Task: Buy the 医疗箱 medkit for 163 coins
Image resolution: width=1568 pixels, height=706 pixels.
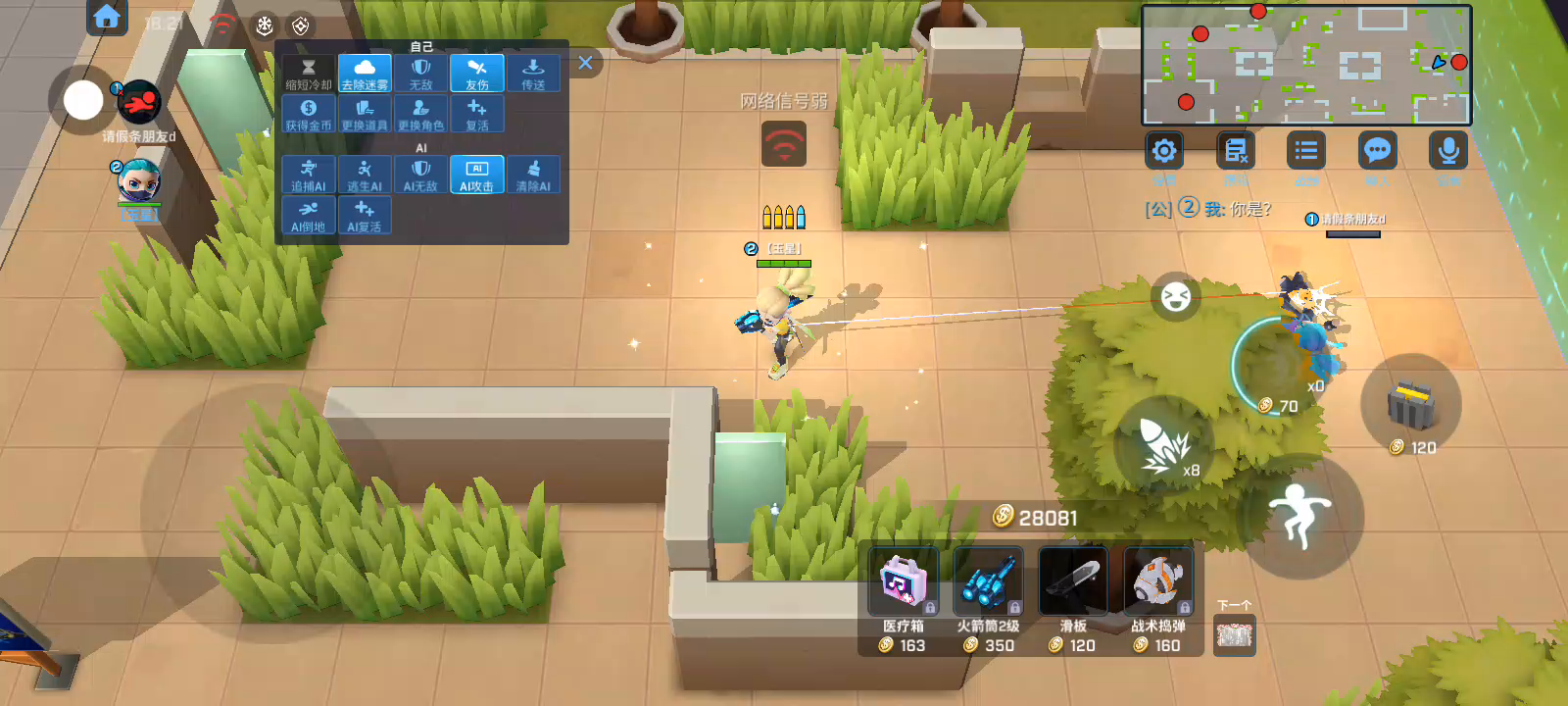Action: tap(903, 598)
